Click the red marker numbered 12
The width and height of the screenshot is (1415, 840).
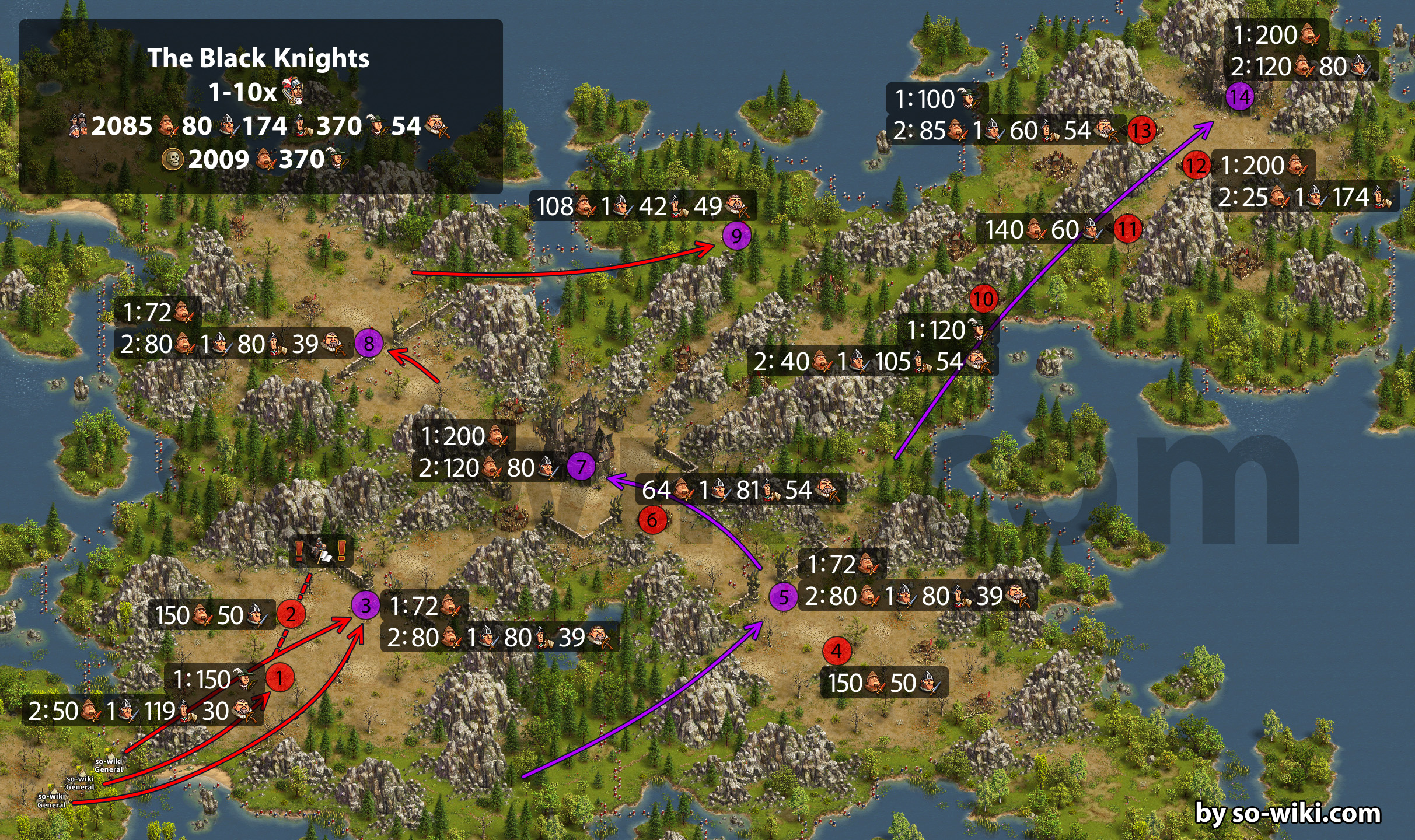coord(1196,166)
